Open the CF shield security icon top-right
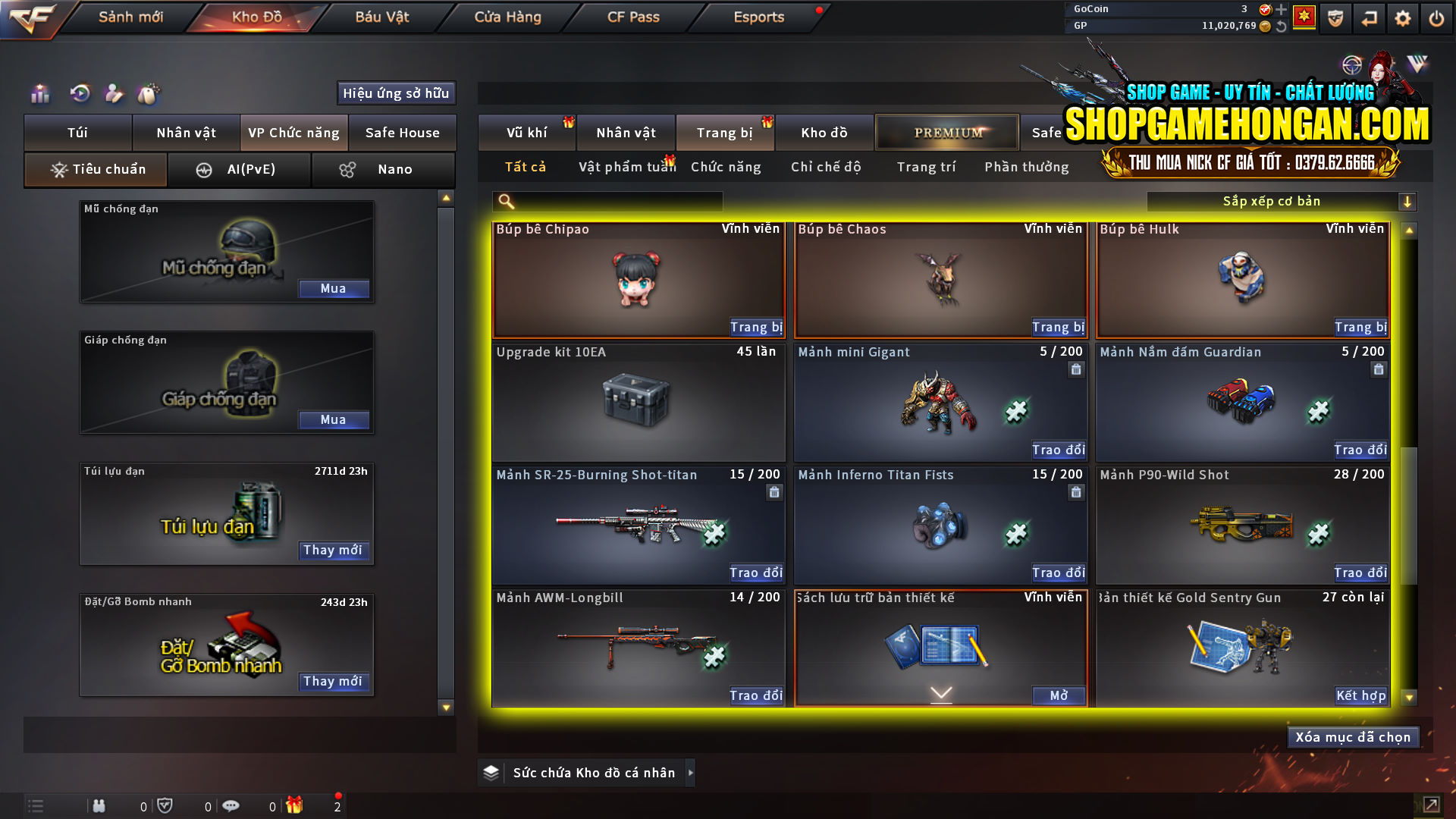Image resolution: width=1456 pixels, height=819 pixels. [1335, 17]
